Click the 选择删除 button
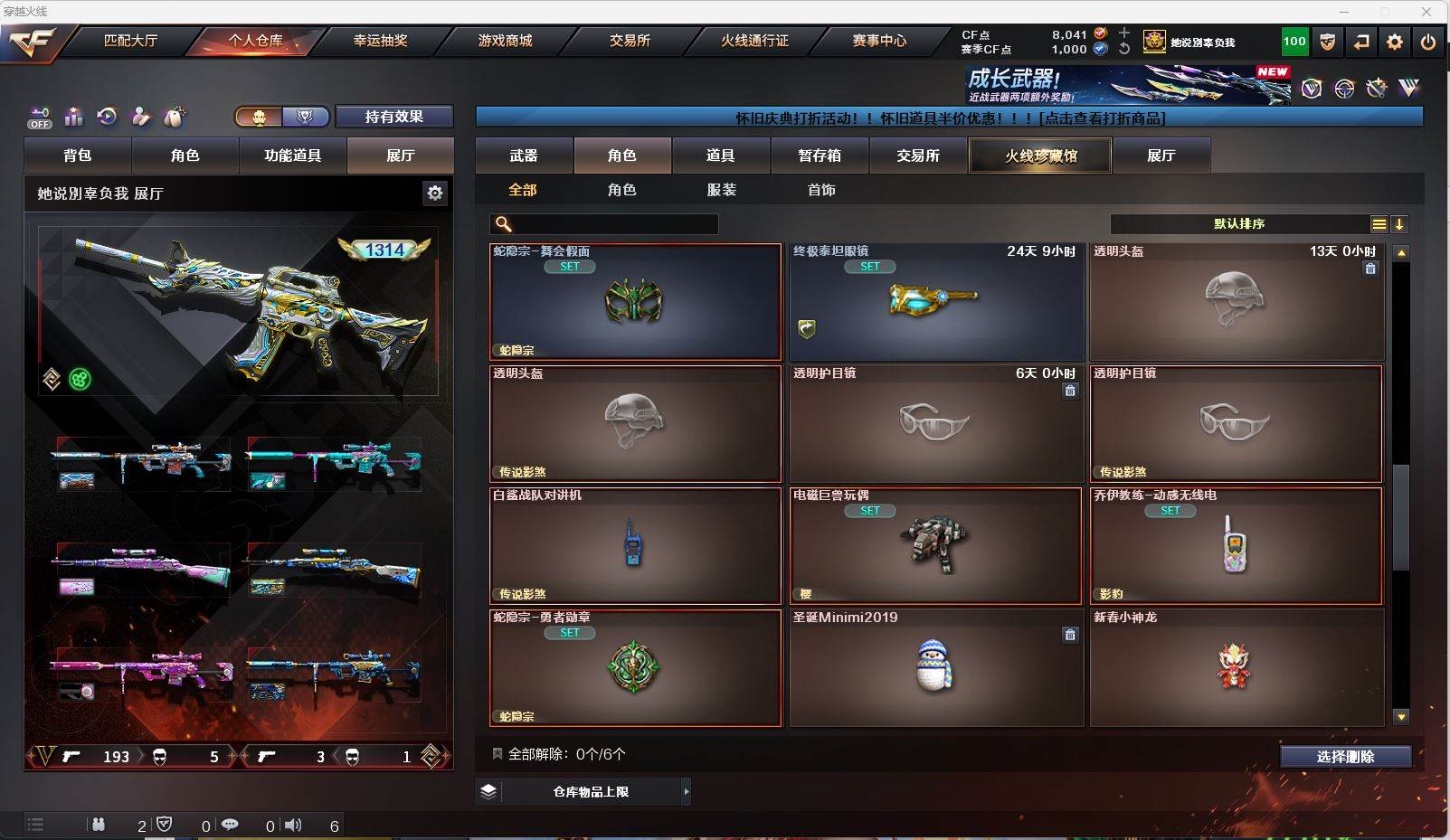 click(1345, 757)
